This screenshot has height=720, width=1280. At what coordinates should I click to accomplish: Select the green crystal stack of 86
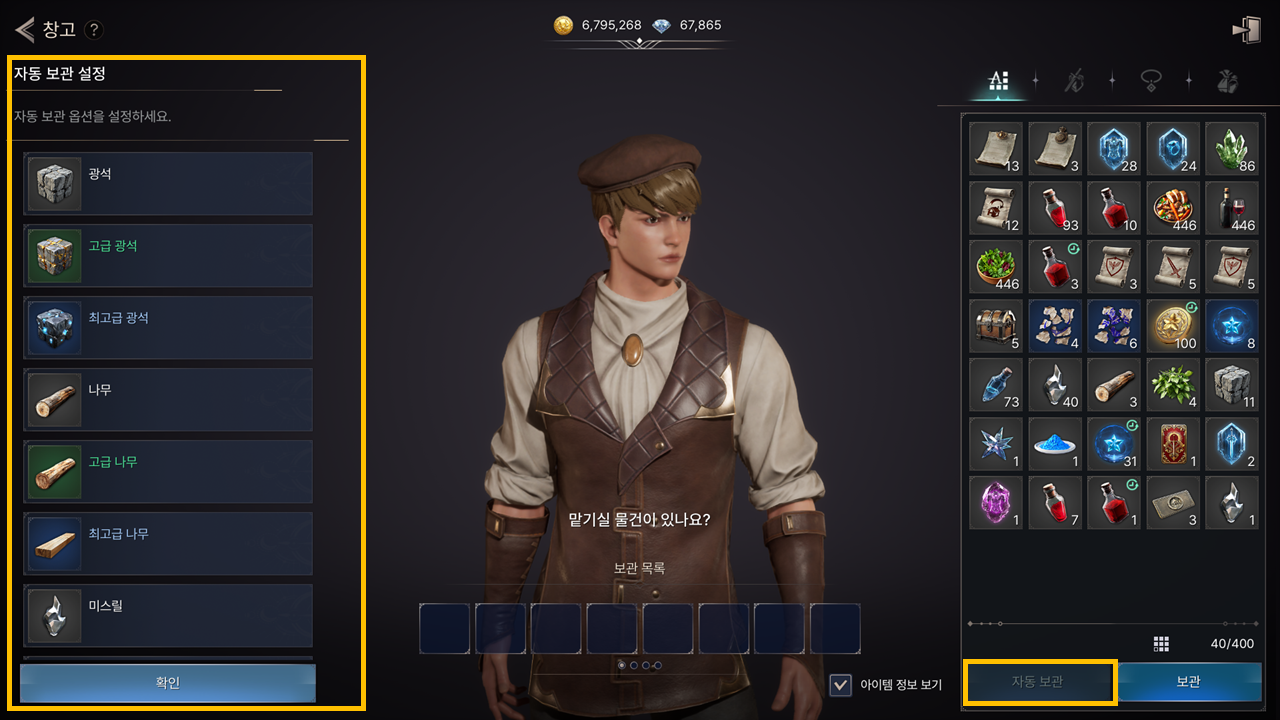click(1232, 149)
